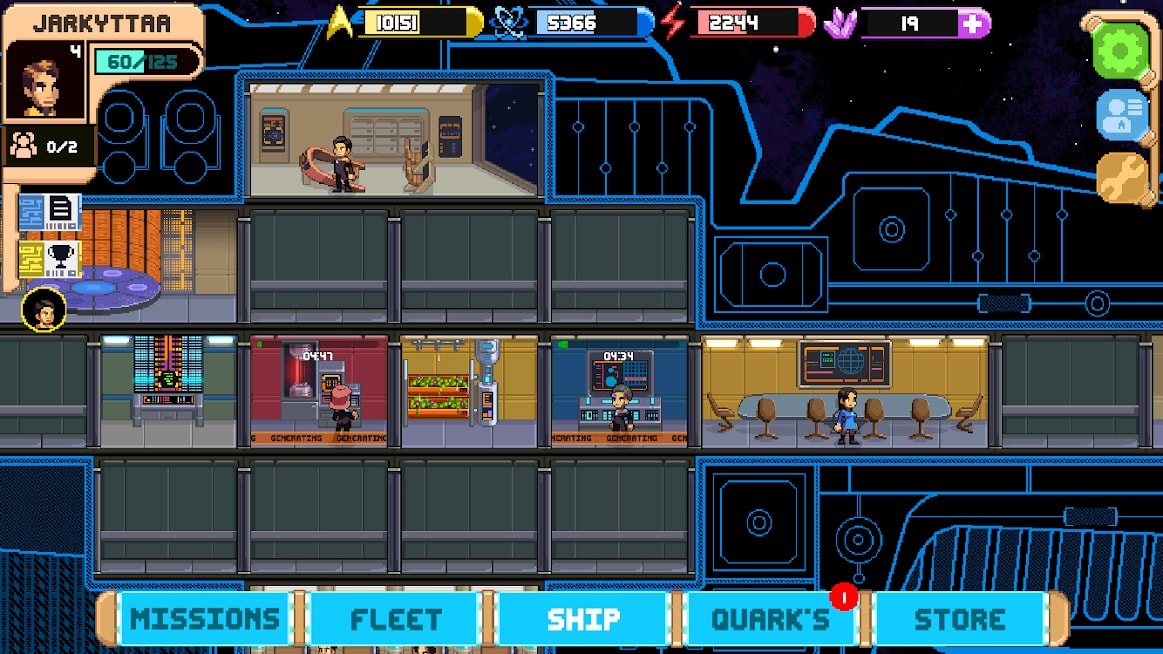Image resolution: width=1163 pixels, height=654 pixels.
Task: Switch to the Fleet tab
Action: (396, 618)
